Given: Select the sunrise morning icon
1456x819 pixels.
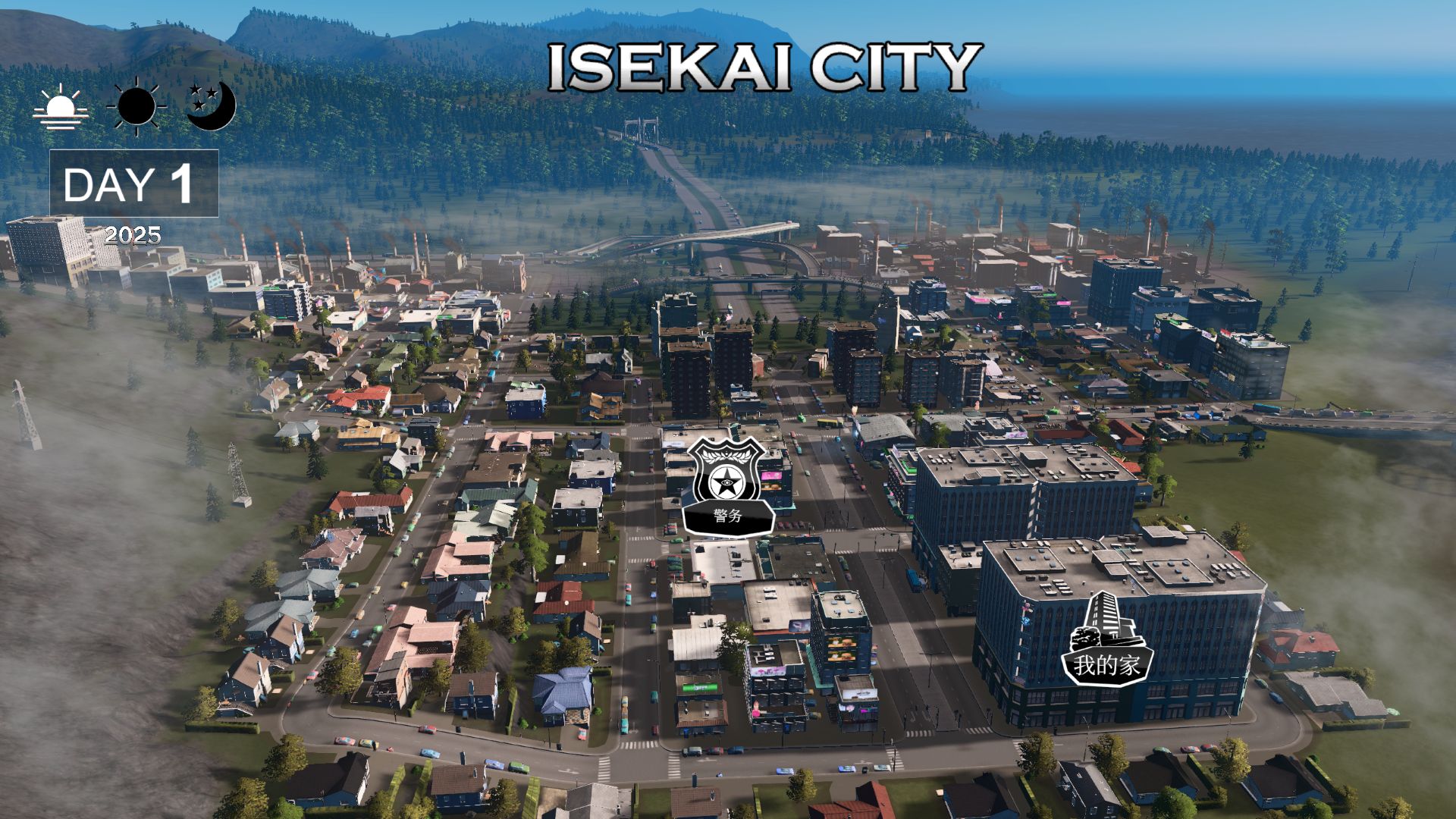Looking at the screenshot, I should click(x=61, y=107).
